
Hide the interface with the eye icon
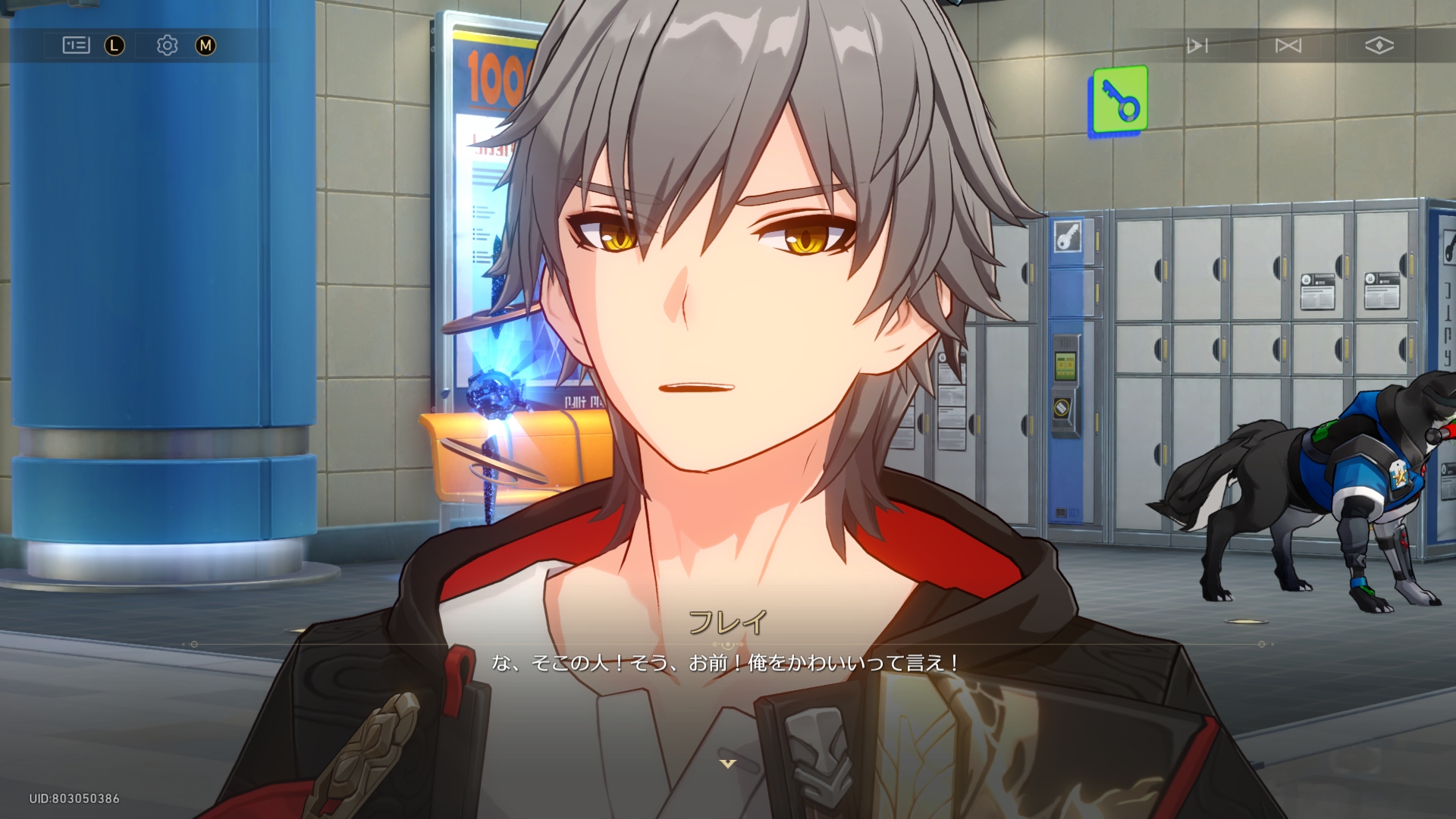pos(1379,45)
